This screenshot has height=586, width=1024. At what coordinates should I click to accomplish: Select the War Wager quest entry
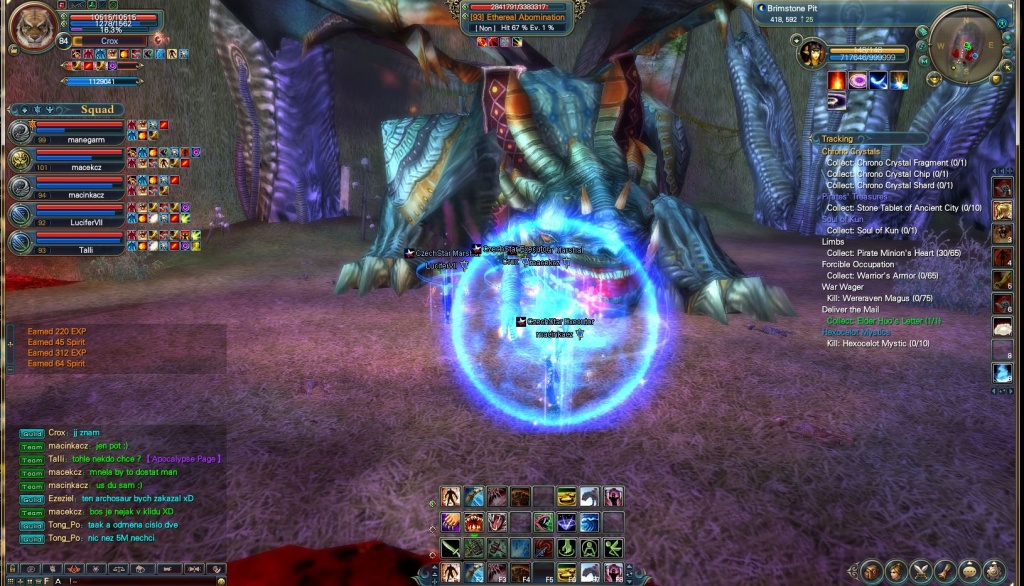[x=842, y=287]
